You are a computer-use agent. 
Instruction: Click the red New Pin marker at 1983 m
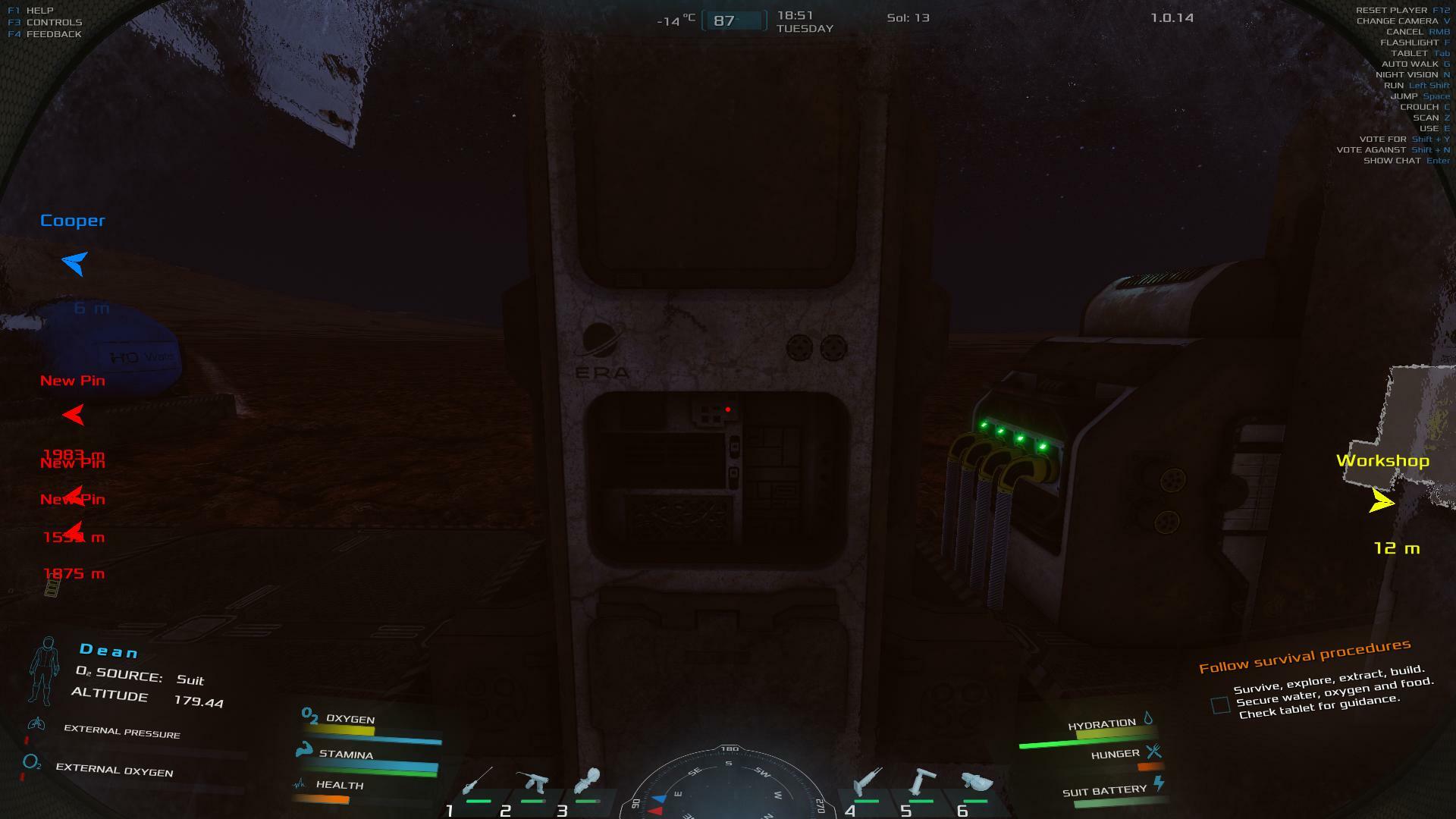click(x=74, y=415)
